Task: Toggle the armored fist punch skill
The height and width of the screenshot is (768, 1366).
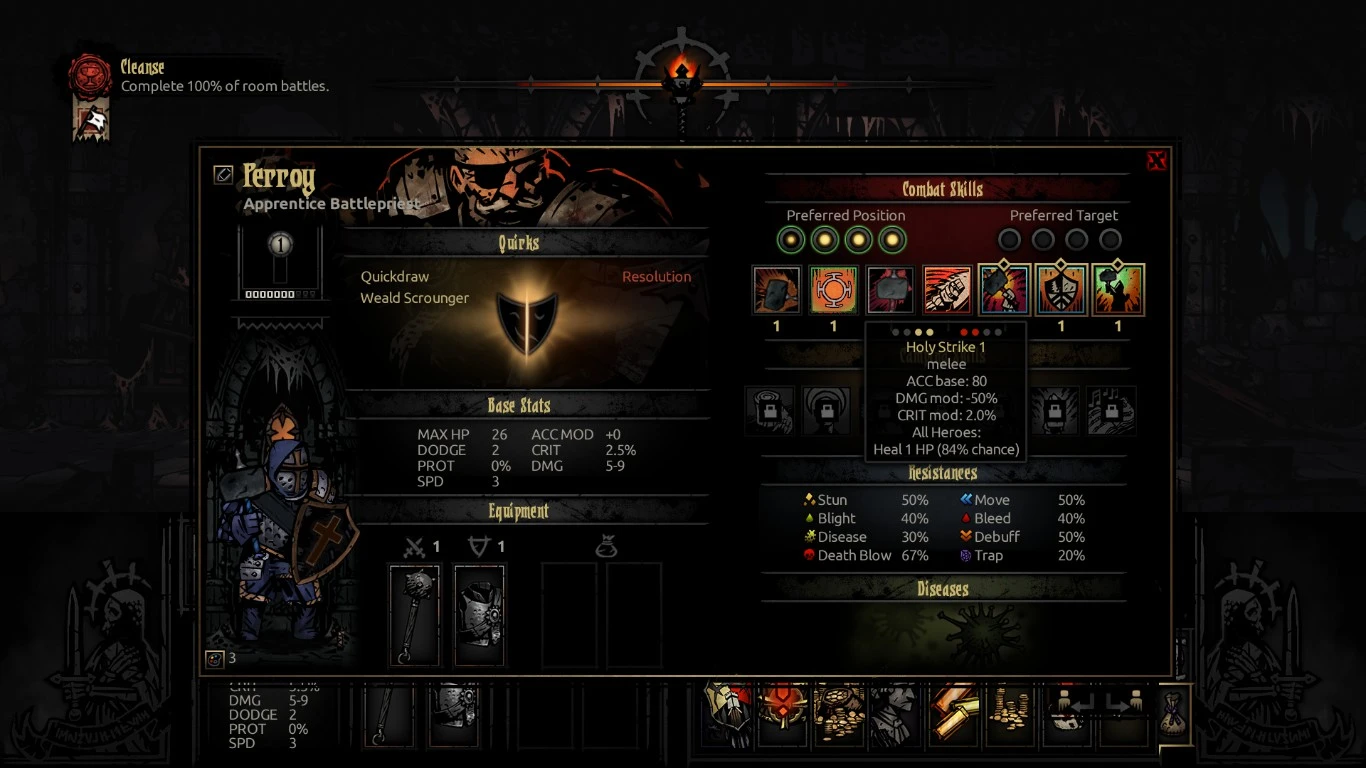Action: 947,290
